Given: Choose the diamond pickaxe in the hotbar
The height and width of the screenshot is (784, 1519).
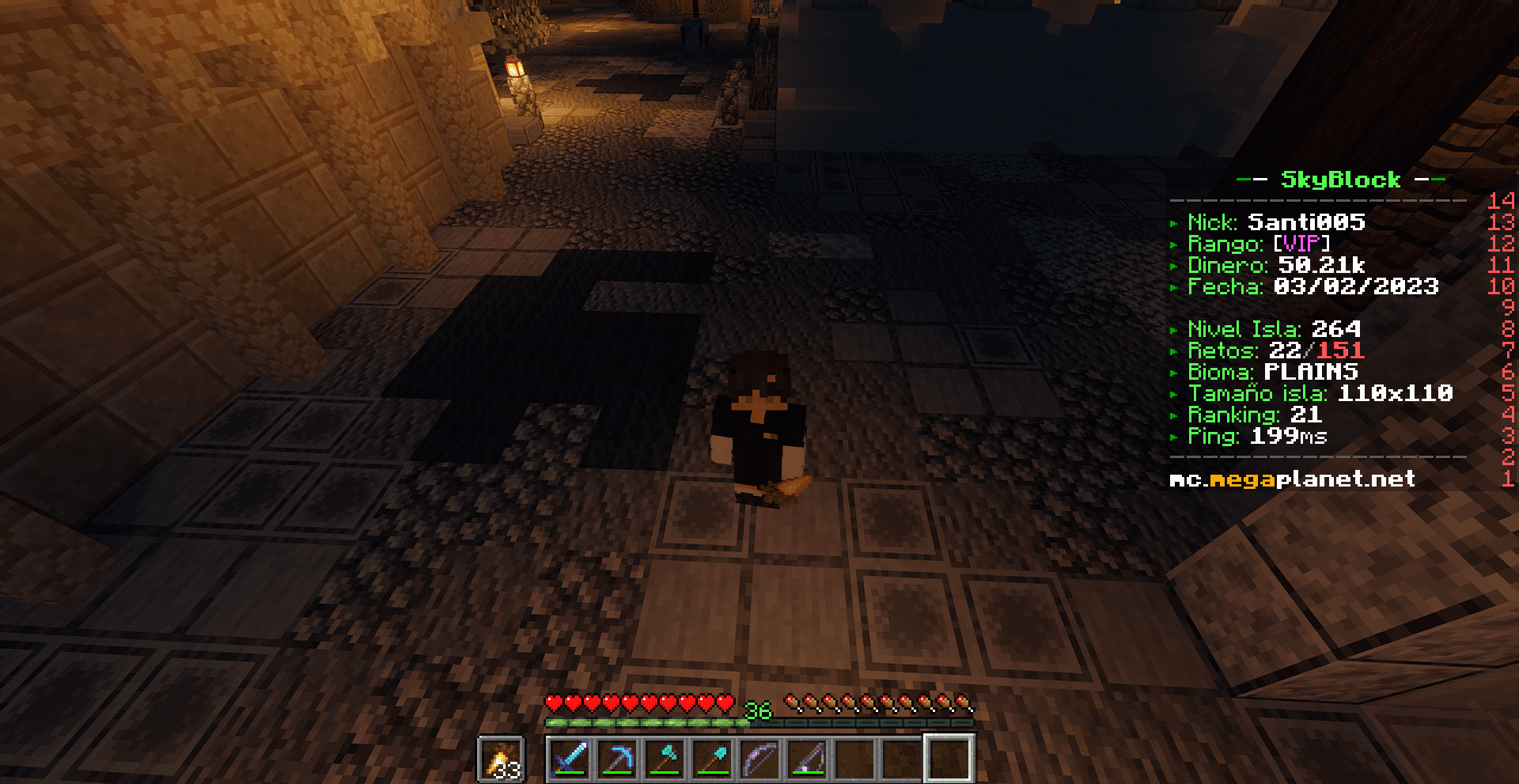Looking at the screenshot, I should [x=617, y=758].
